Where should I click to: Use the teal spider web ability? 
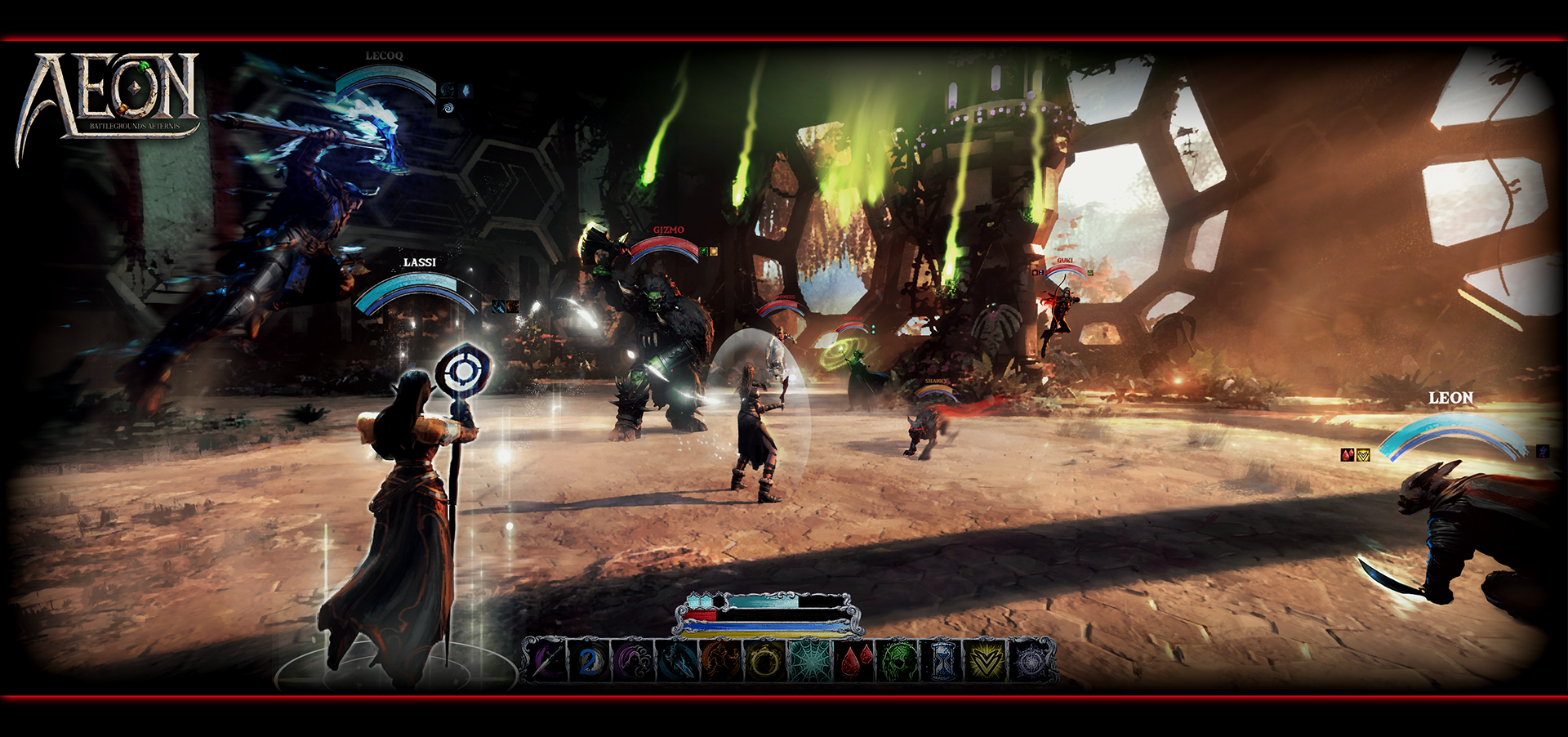tap(808, 660)
